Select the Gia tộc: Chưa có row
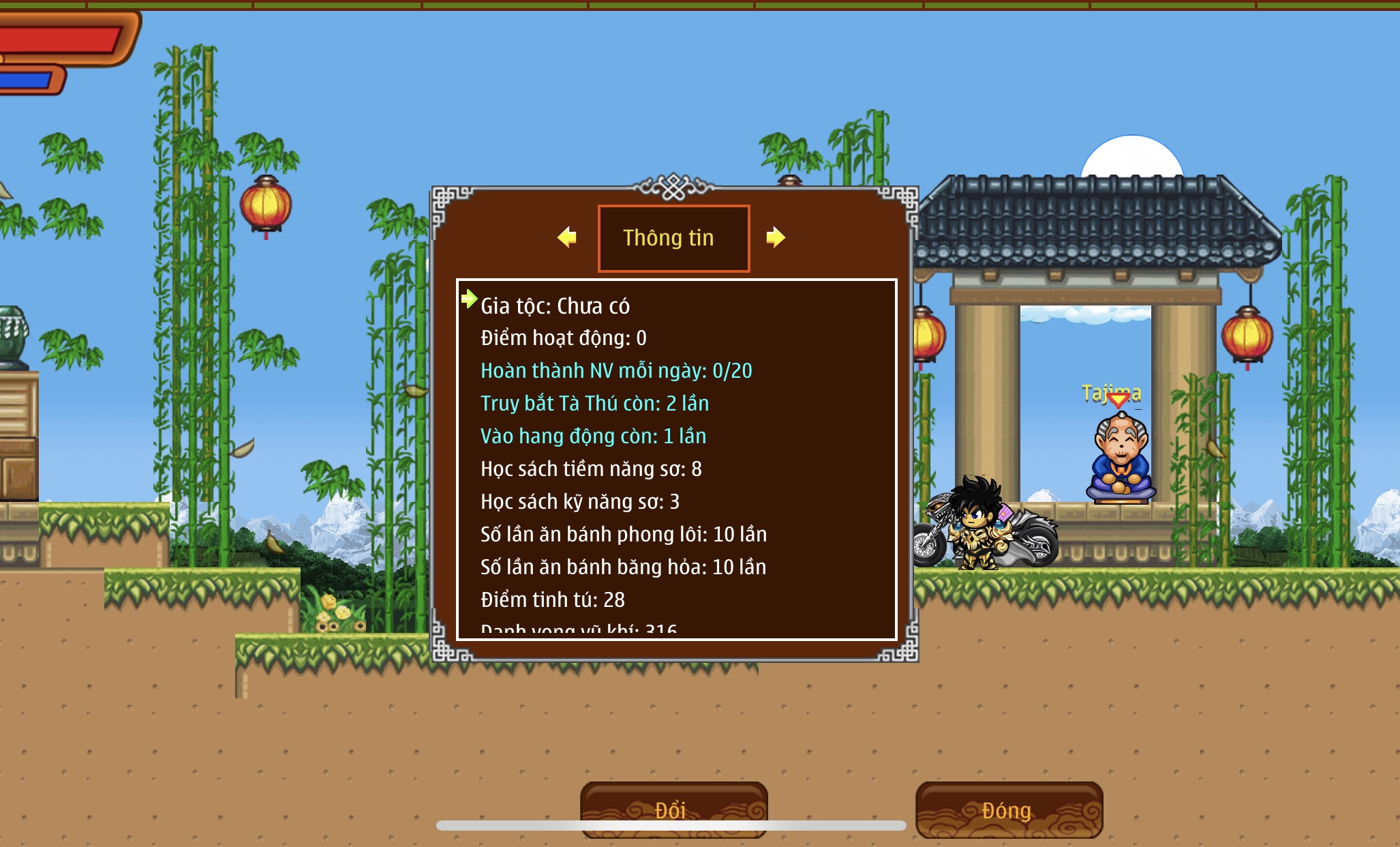 [x=555, y=306]
